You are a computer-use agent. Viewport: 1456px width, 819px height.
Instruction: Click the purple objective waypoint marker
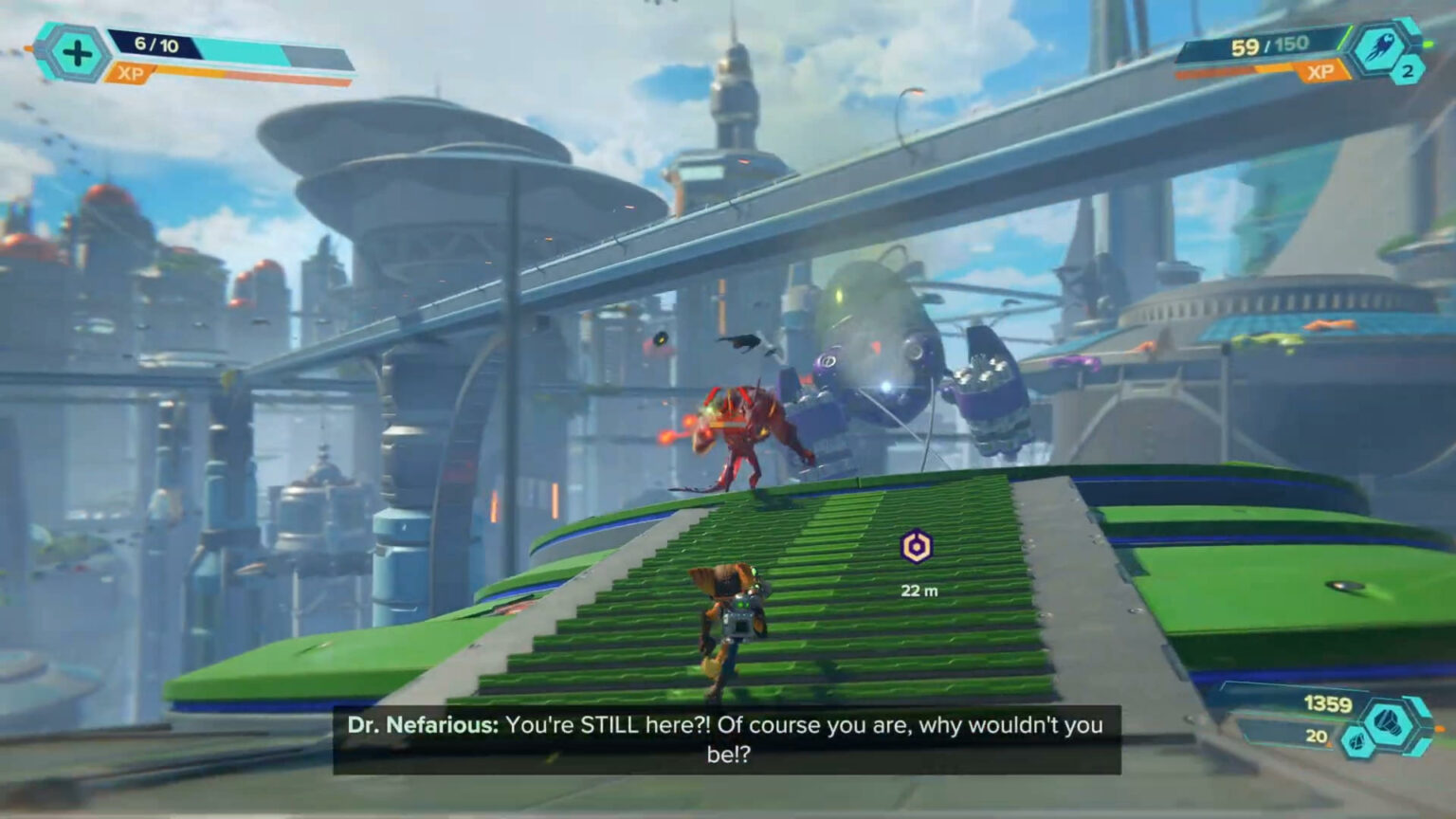[916, 547]
